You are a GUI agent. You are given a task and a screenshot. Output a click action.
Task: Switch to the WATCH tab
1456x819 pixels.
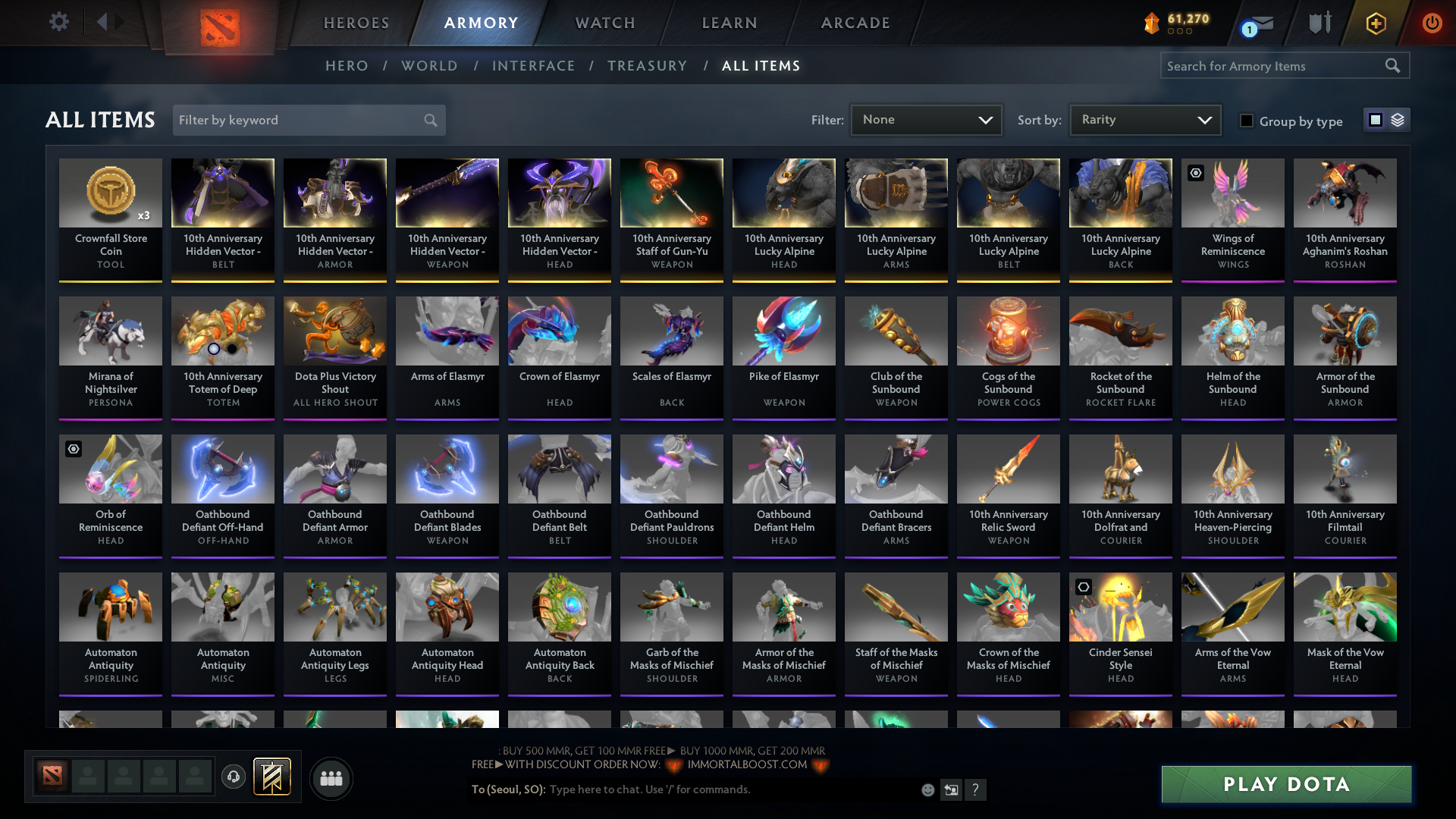coord(604,23)
